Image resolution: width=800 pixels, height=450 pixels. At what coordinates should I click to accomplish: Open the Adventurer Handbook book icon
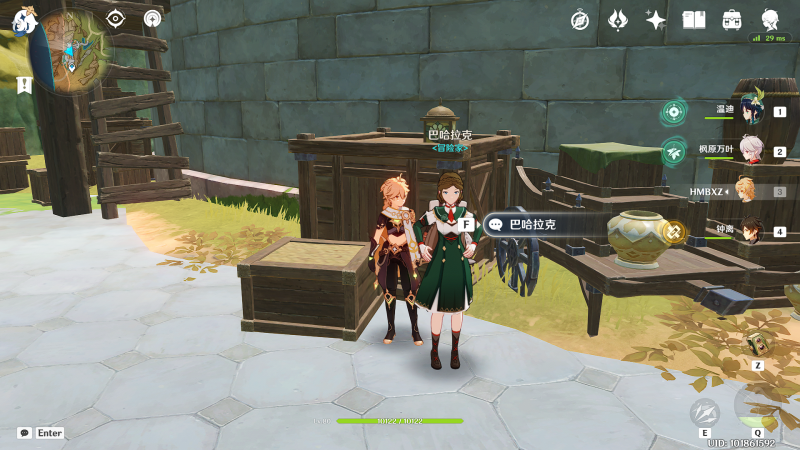pos(694,19)
